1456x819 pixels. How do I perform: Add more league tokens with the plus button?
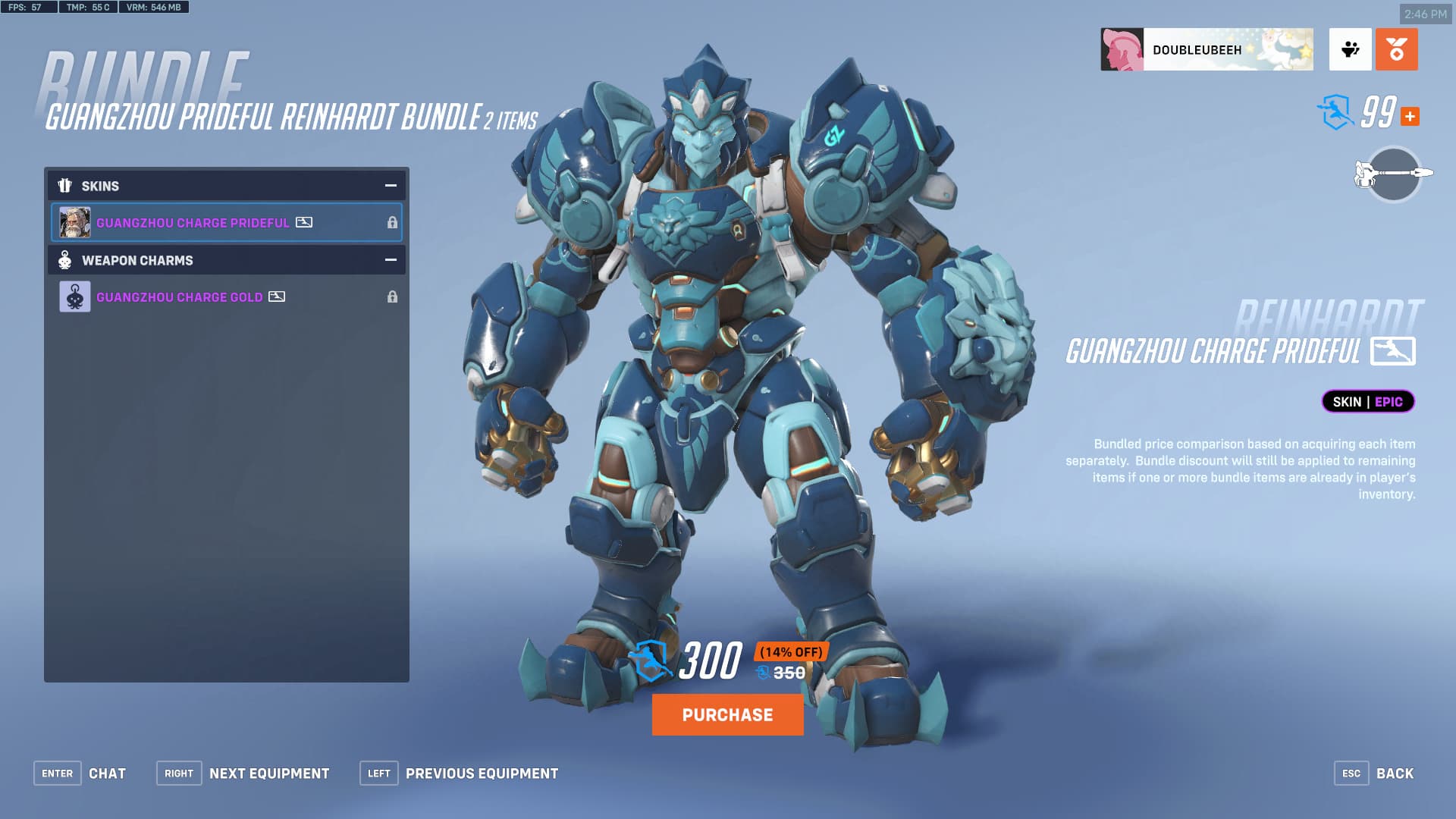(1410, 117)
